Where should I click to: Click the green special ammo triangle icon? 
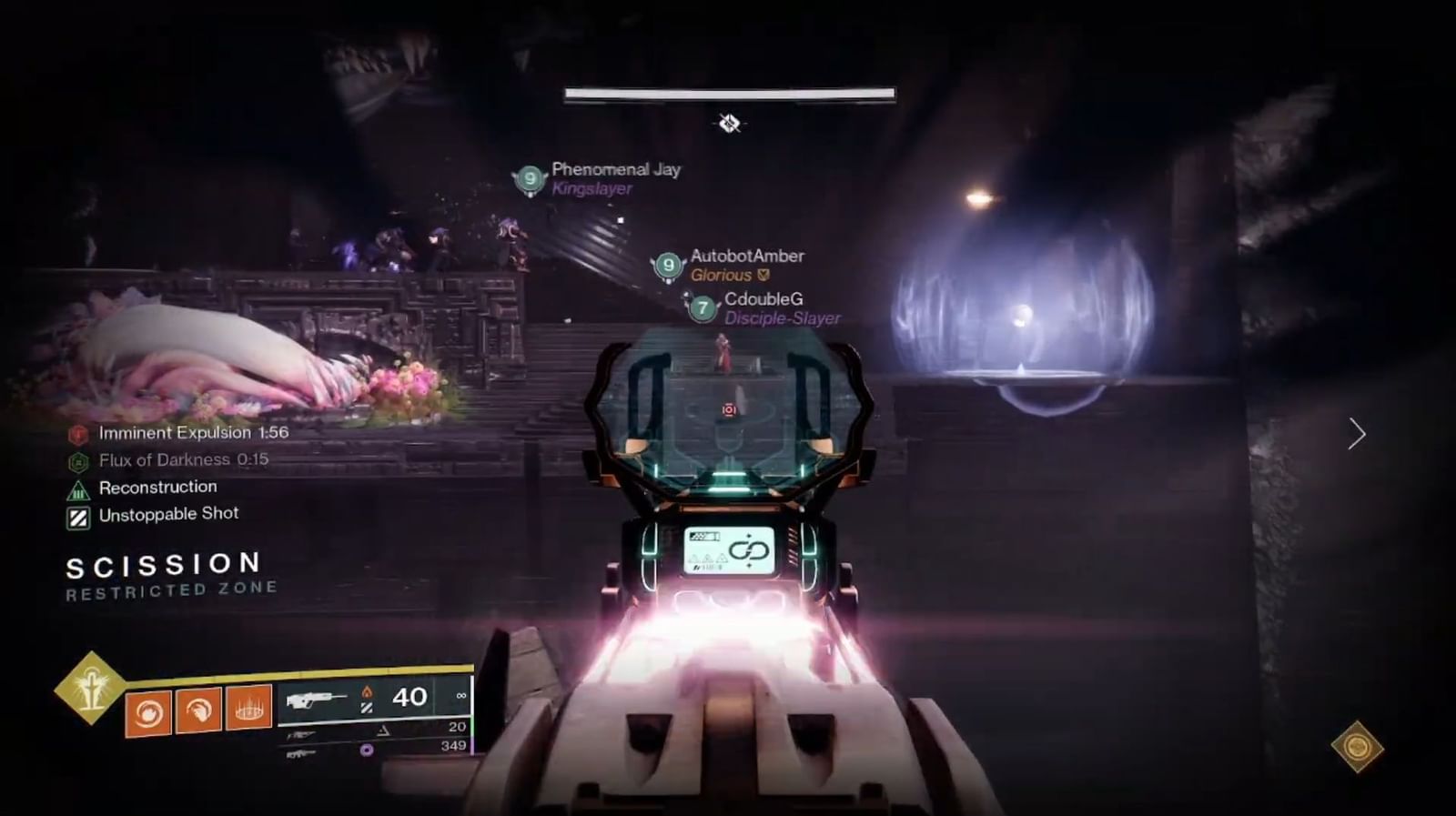[x=383, y=730]
